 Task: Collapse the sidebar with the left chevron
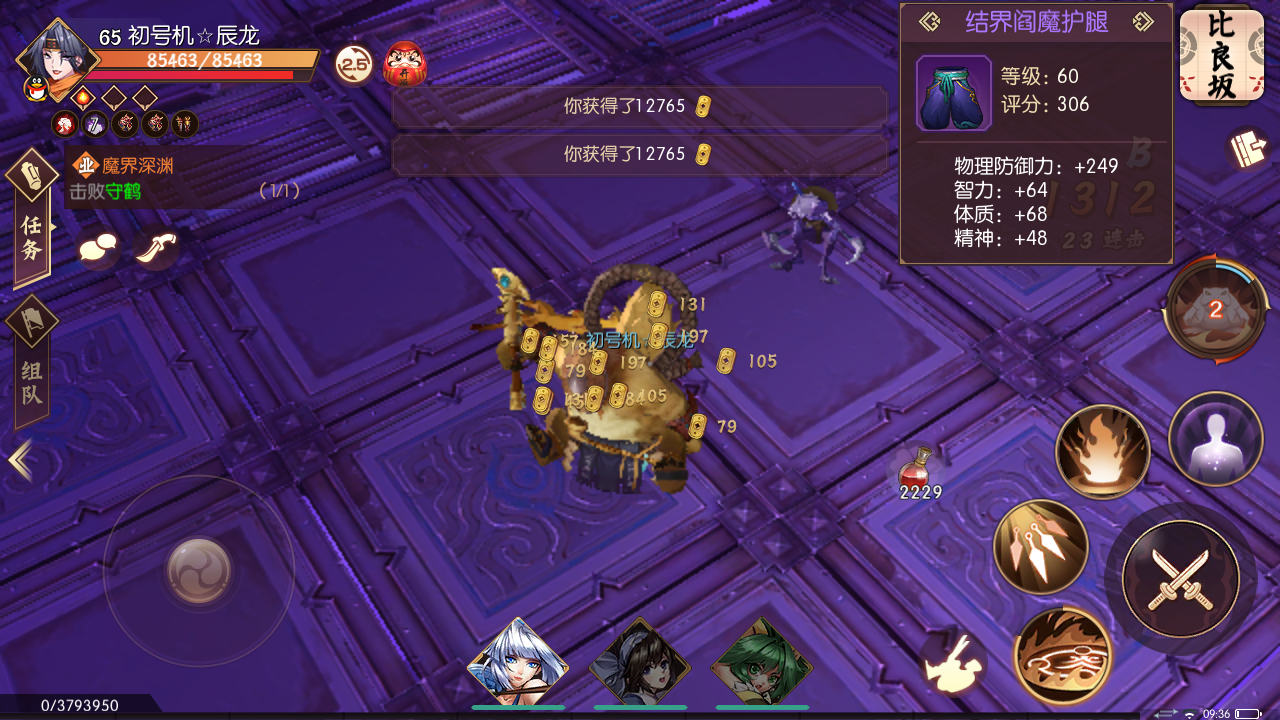[x=18, y=458]
